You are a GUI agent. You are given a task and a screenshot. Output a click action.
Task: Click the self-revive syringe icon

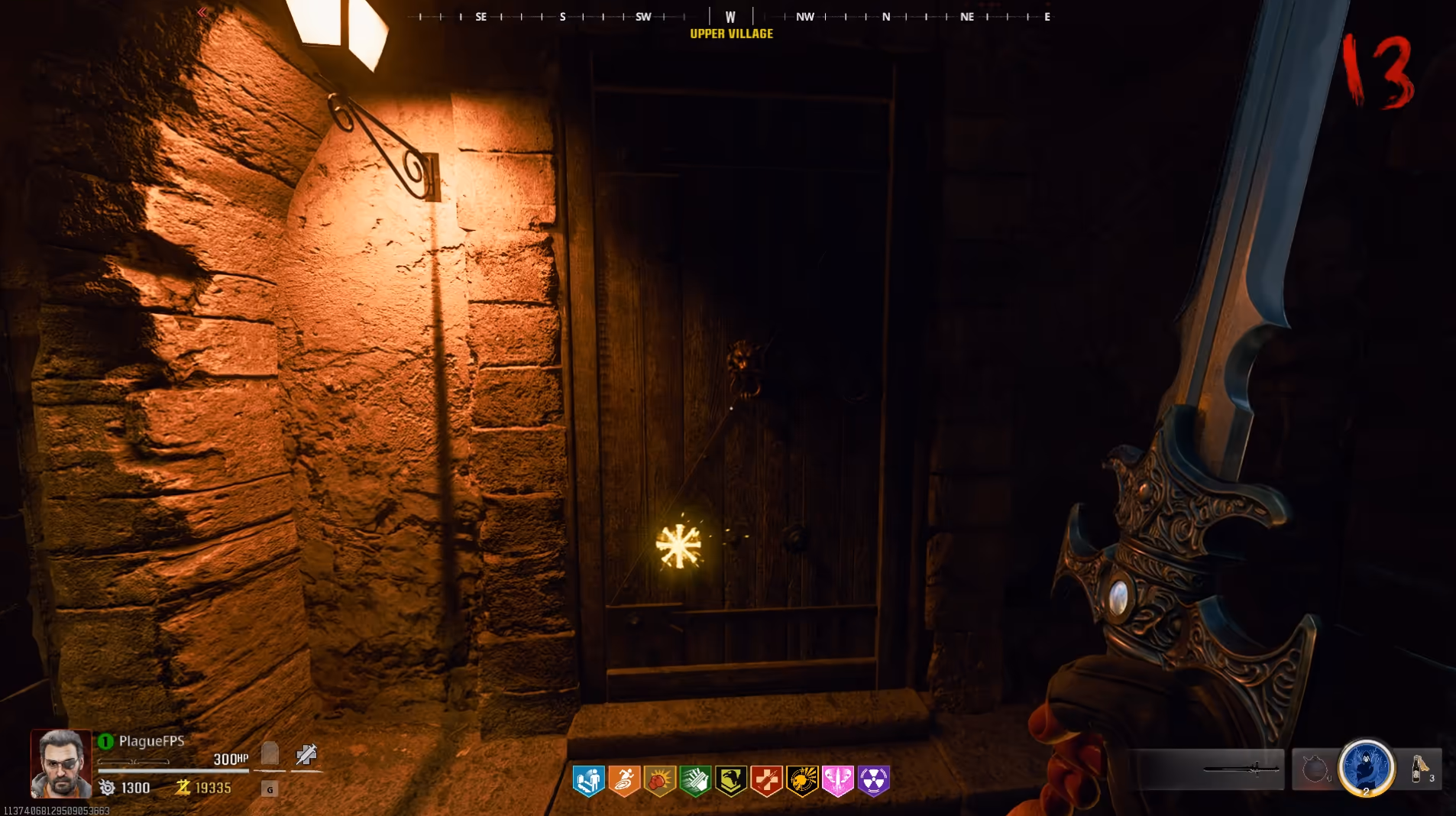point(306,755)
